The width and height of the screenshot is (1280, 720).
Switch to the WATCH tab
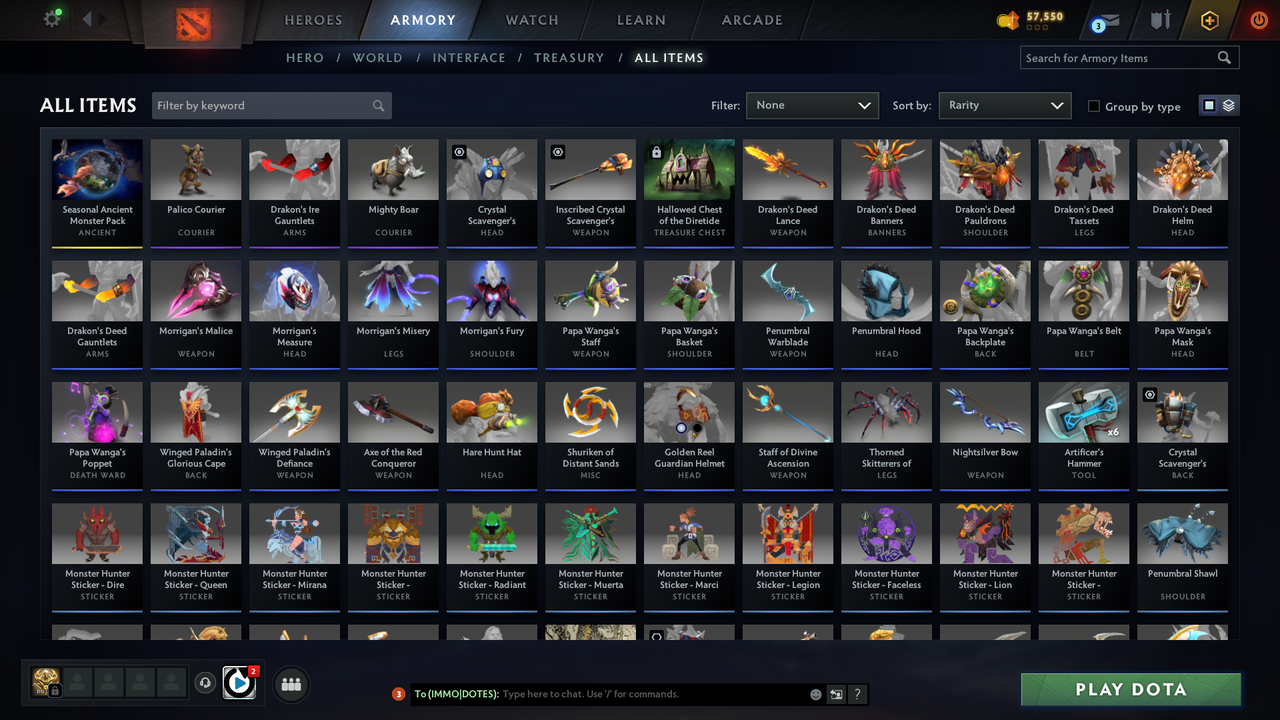531,19
